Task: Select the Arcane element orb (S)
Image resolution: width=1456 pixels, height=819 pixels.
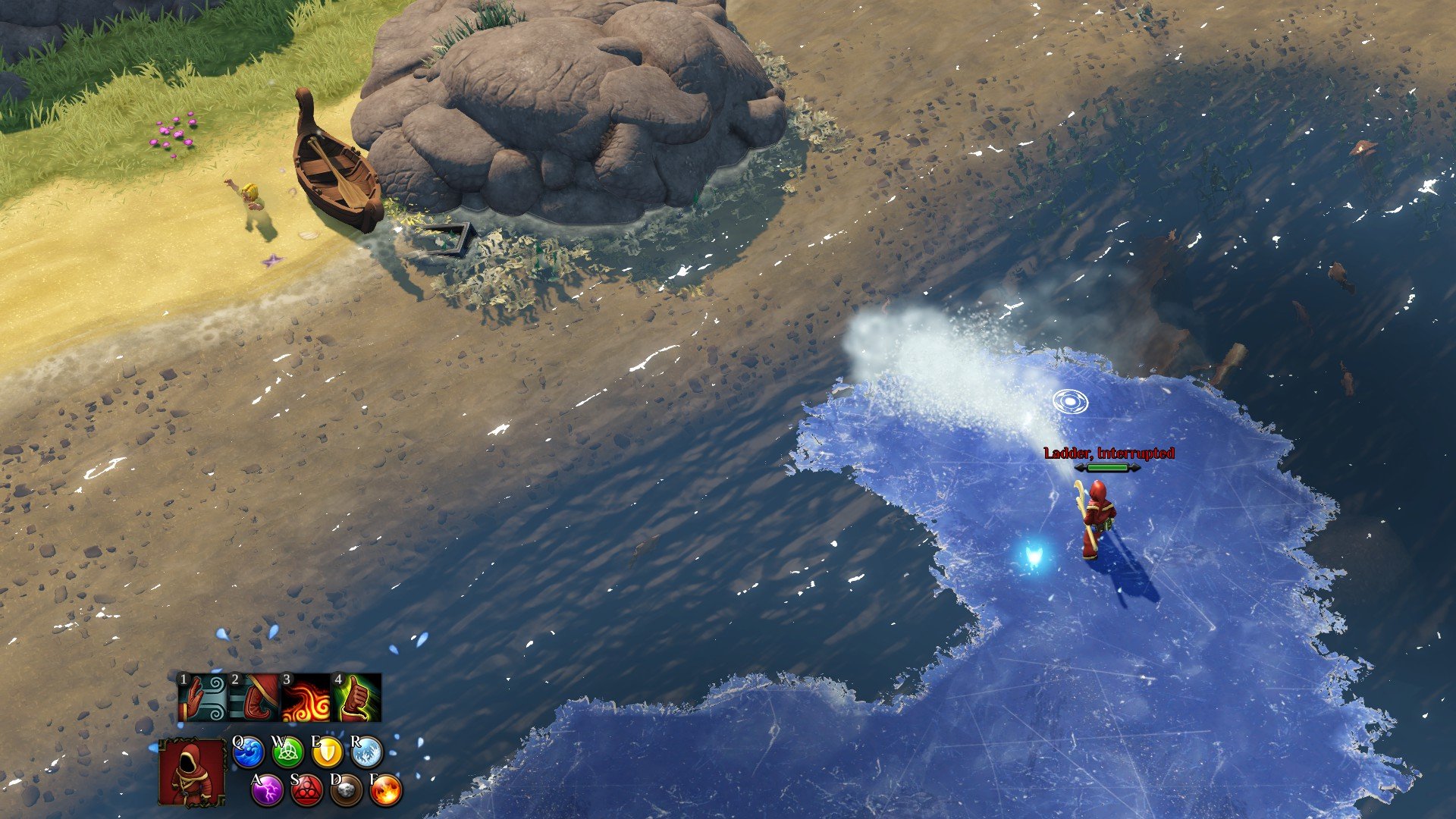Action: pos(306,791)
